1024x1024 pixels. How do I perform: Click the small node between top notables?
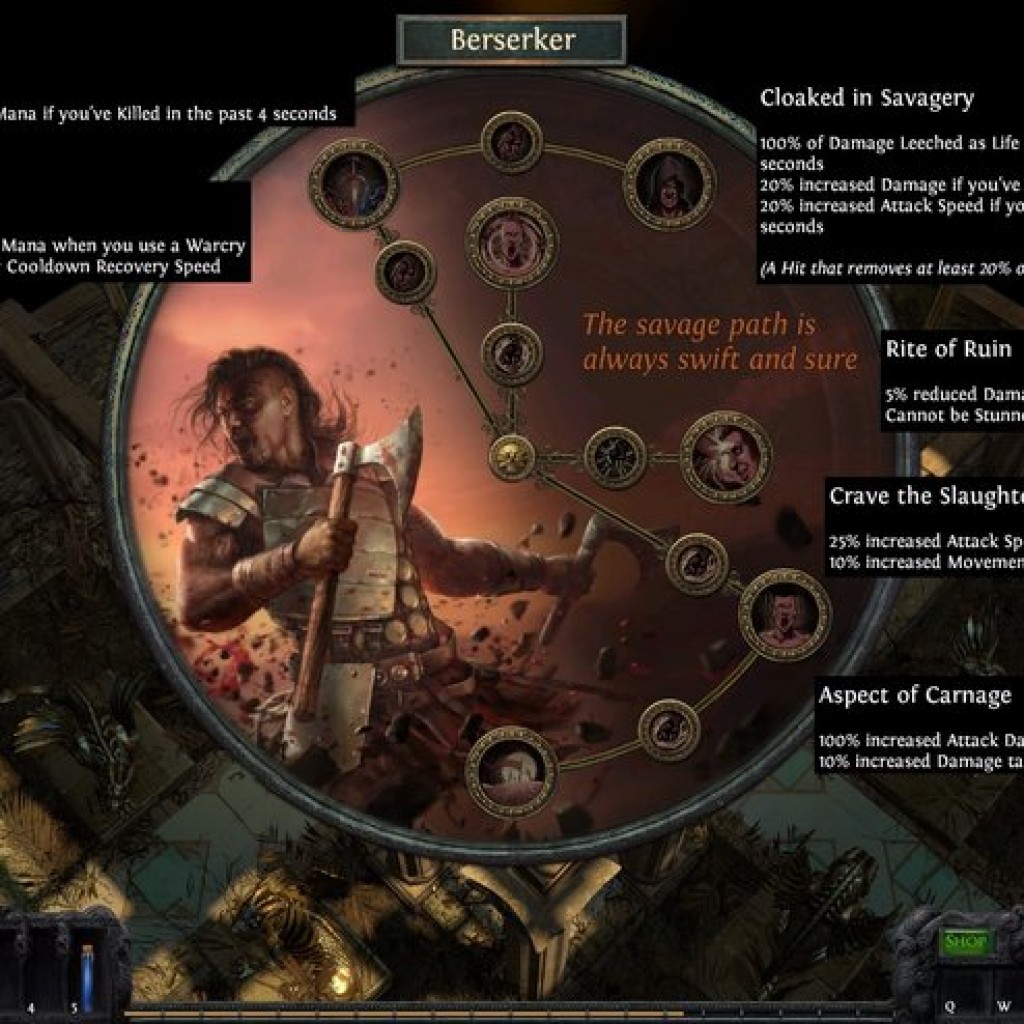(511, 142)
